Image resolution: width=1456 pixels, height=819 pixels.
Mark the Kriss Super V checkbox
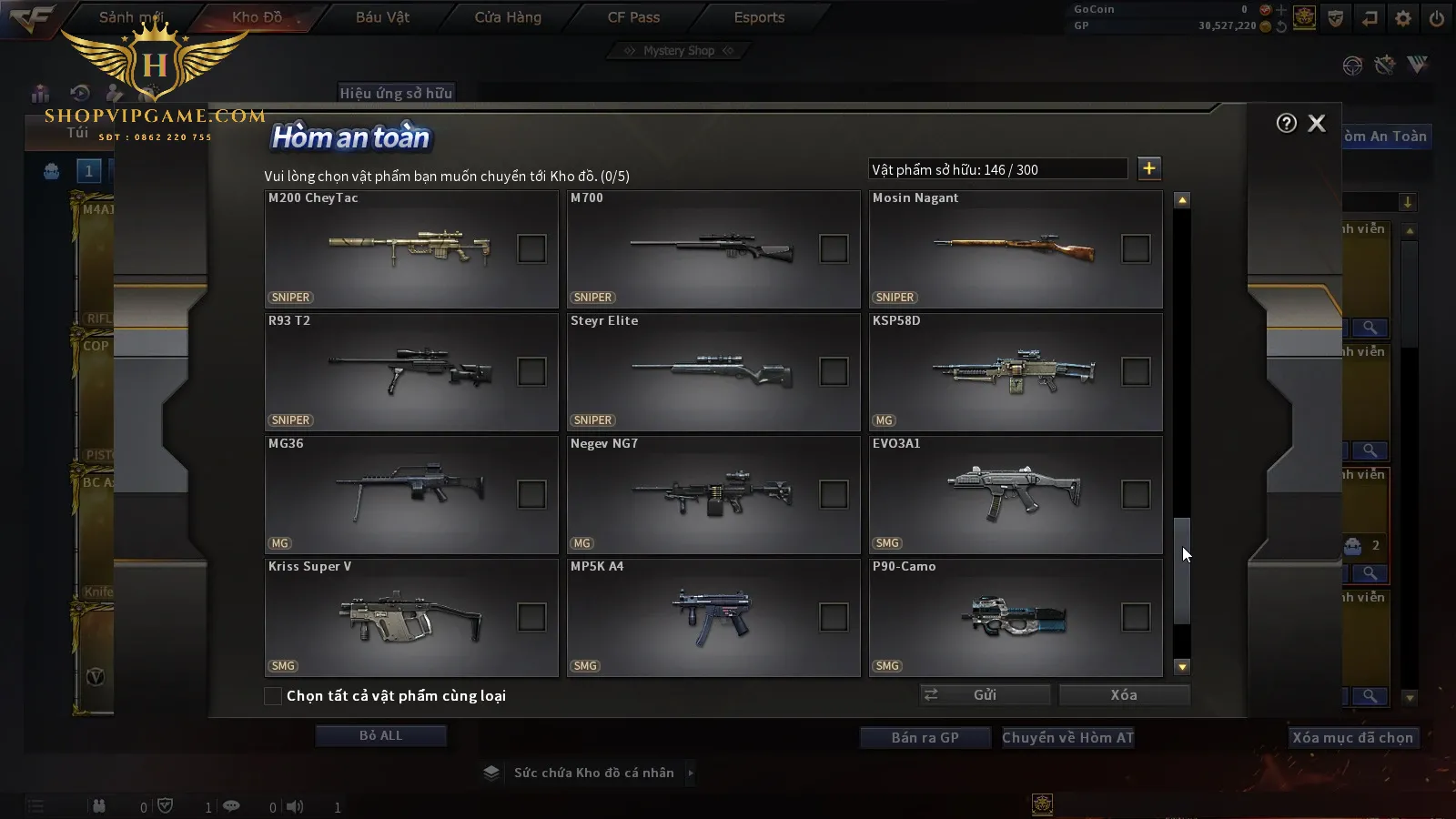click(x=531, y=617)
